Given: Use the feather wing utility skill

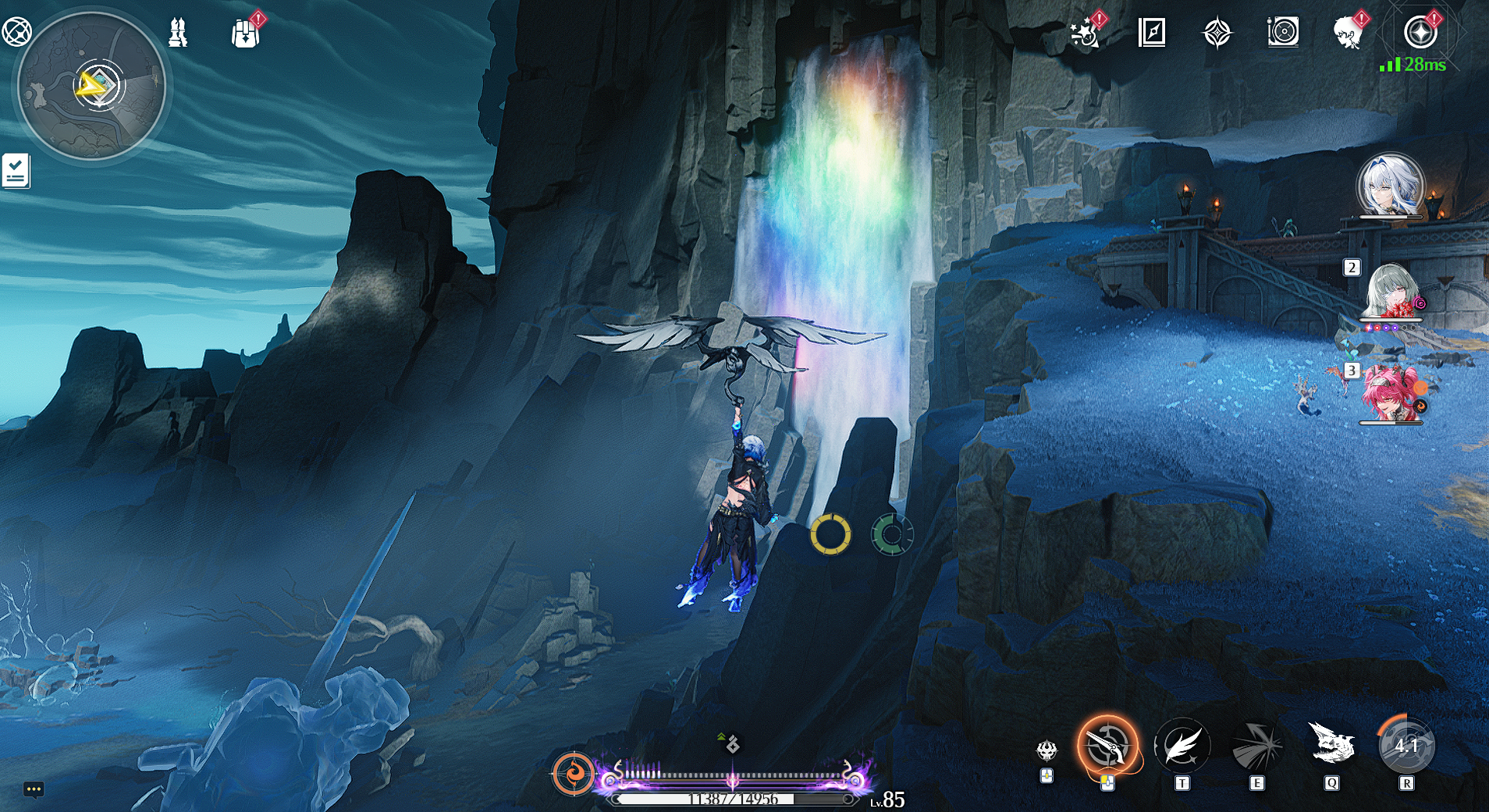Looking at the screenshot, I should [x=1182, y=746].
